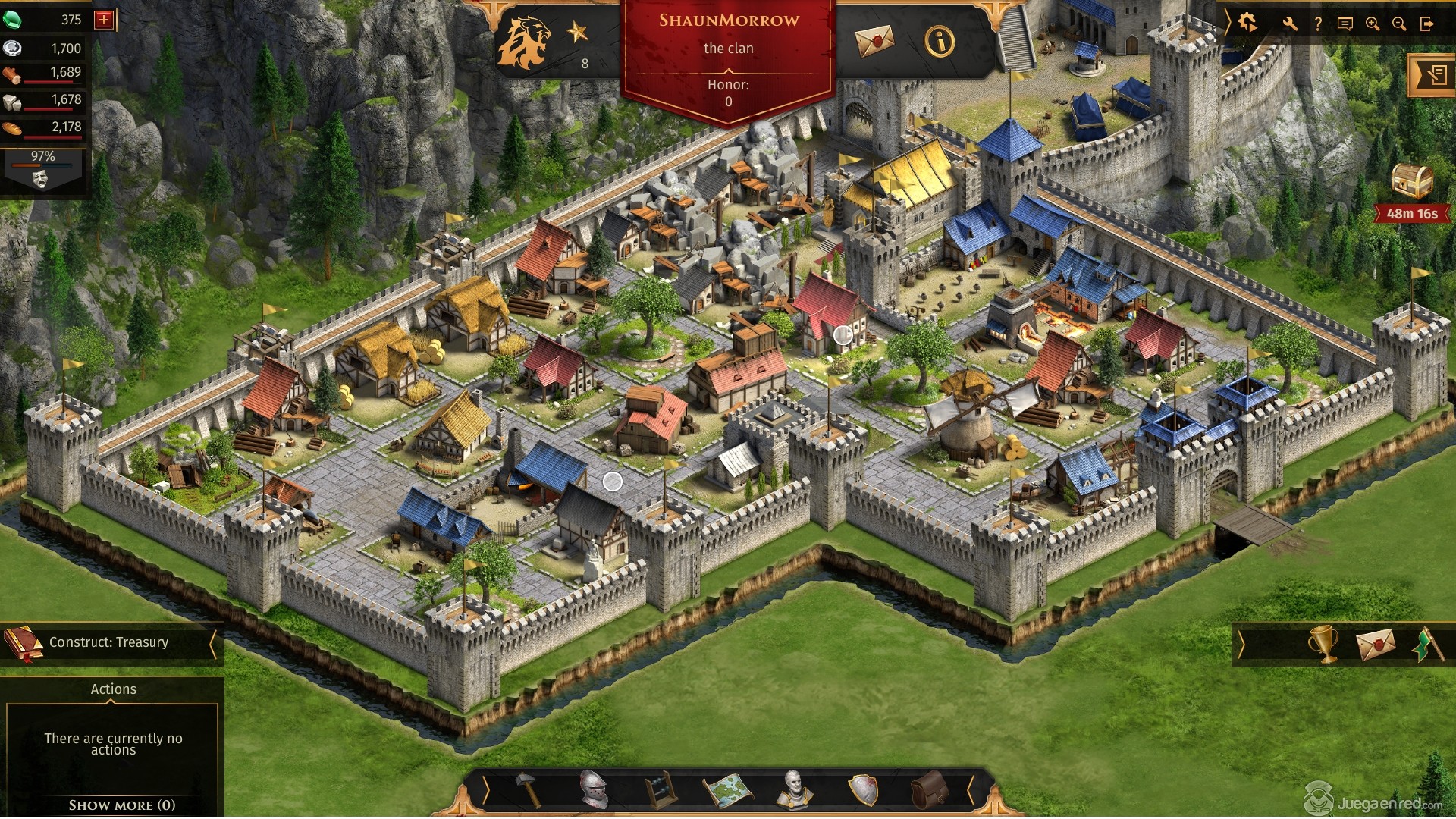Open the leather satchel inventory

(928, 790)
